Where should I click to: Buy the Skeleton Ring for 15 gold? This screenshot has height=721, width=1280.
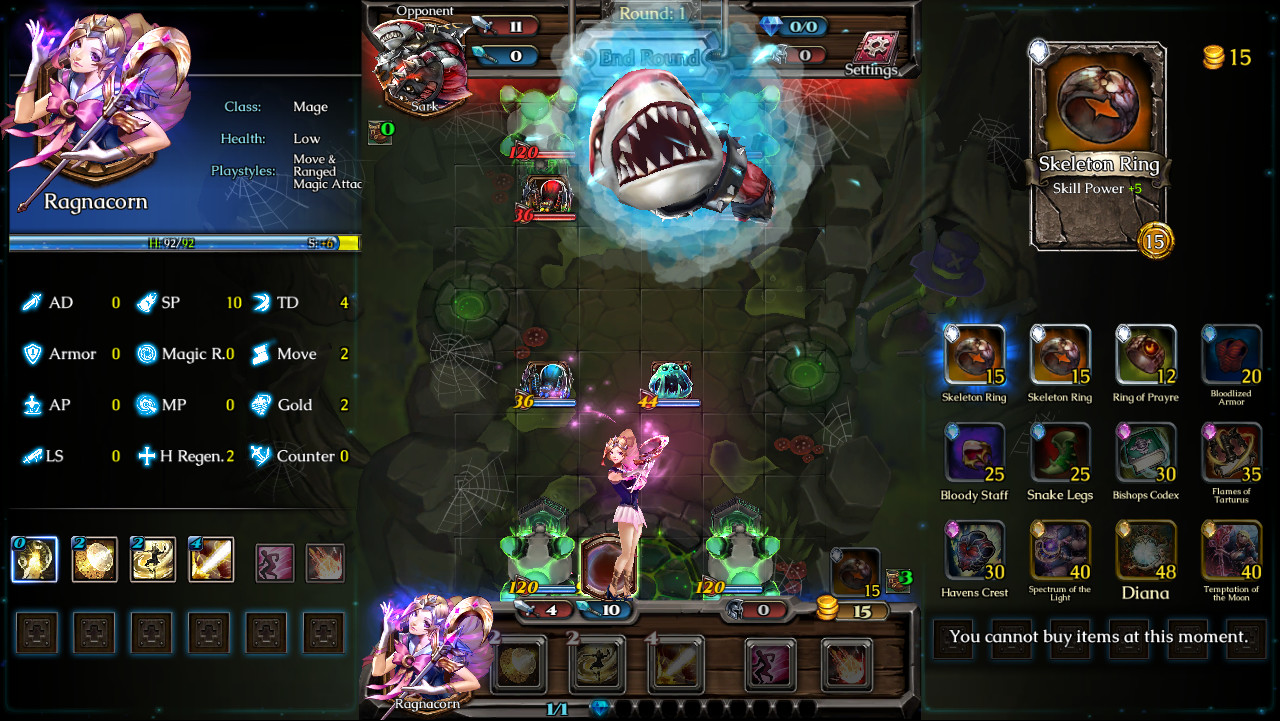973,355
